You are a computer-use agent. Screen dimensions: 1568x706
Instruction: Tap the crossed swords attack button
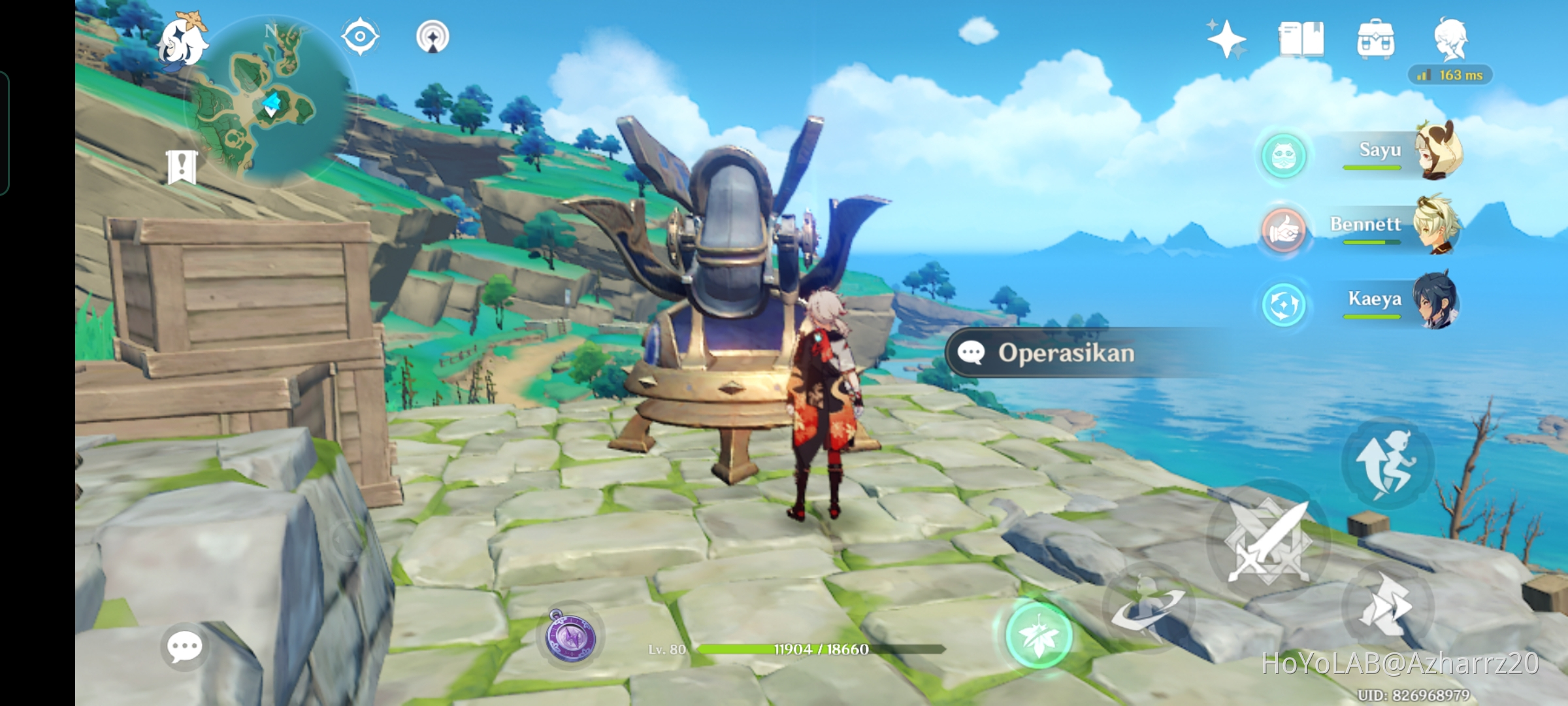tap(1267, 543)
